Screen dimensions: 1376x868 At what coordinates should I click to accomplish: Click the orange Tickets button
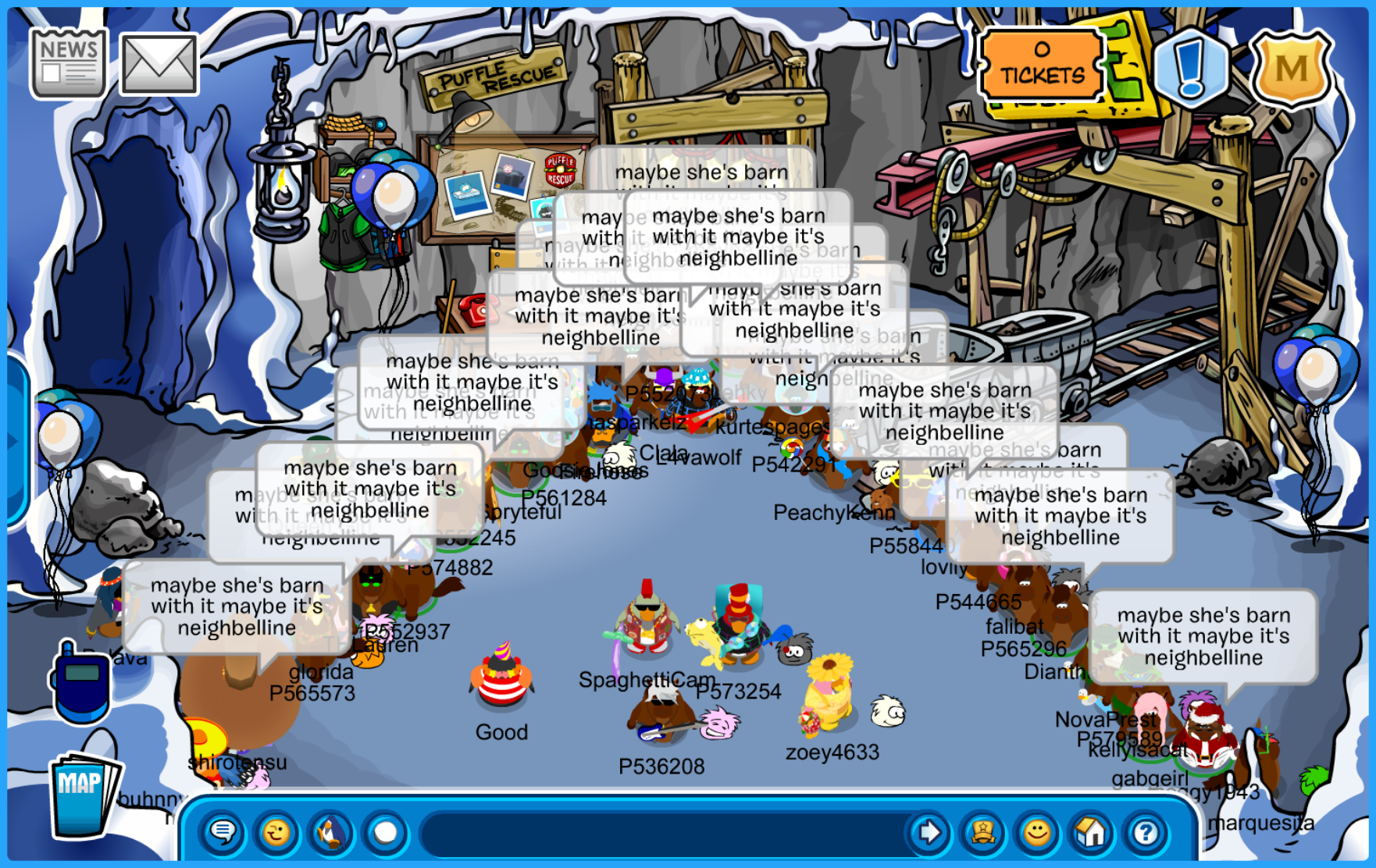click(x=1043, y=66)
